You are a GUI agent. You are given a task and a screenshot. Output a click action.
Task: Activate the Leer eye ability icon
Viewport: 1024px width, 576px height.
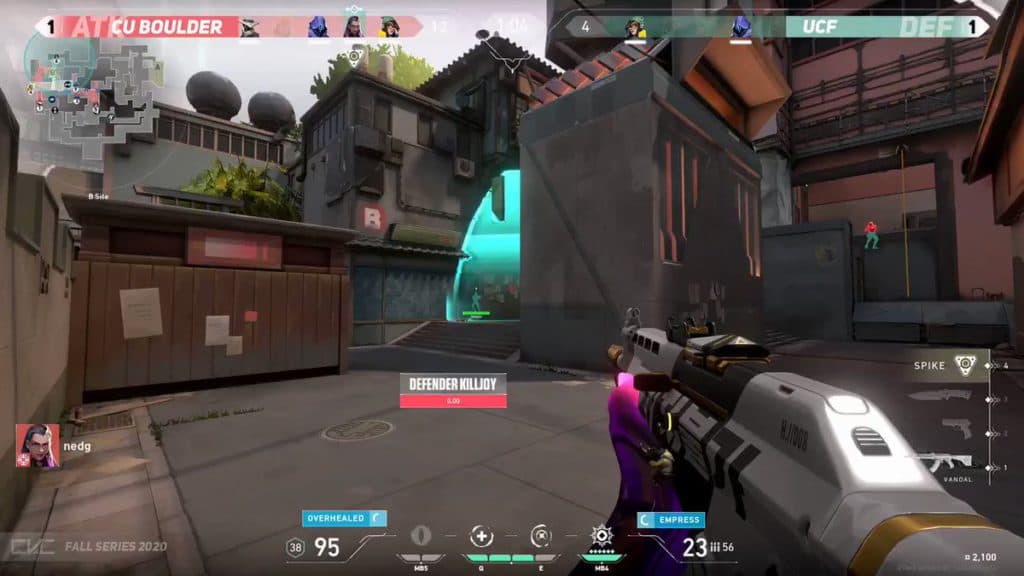422,536
